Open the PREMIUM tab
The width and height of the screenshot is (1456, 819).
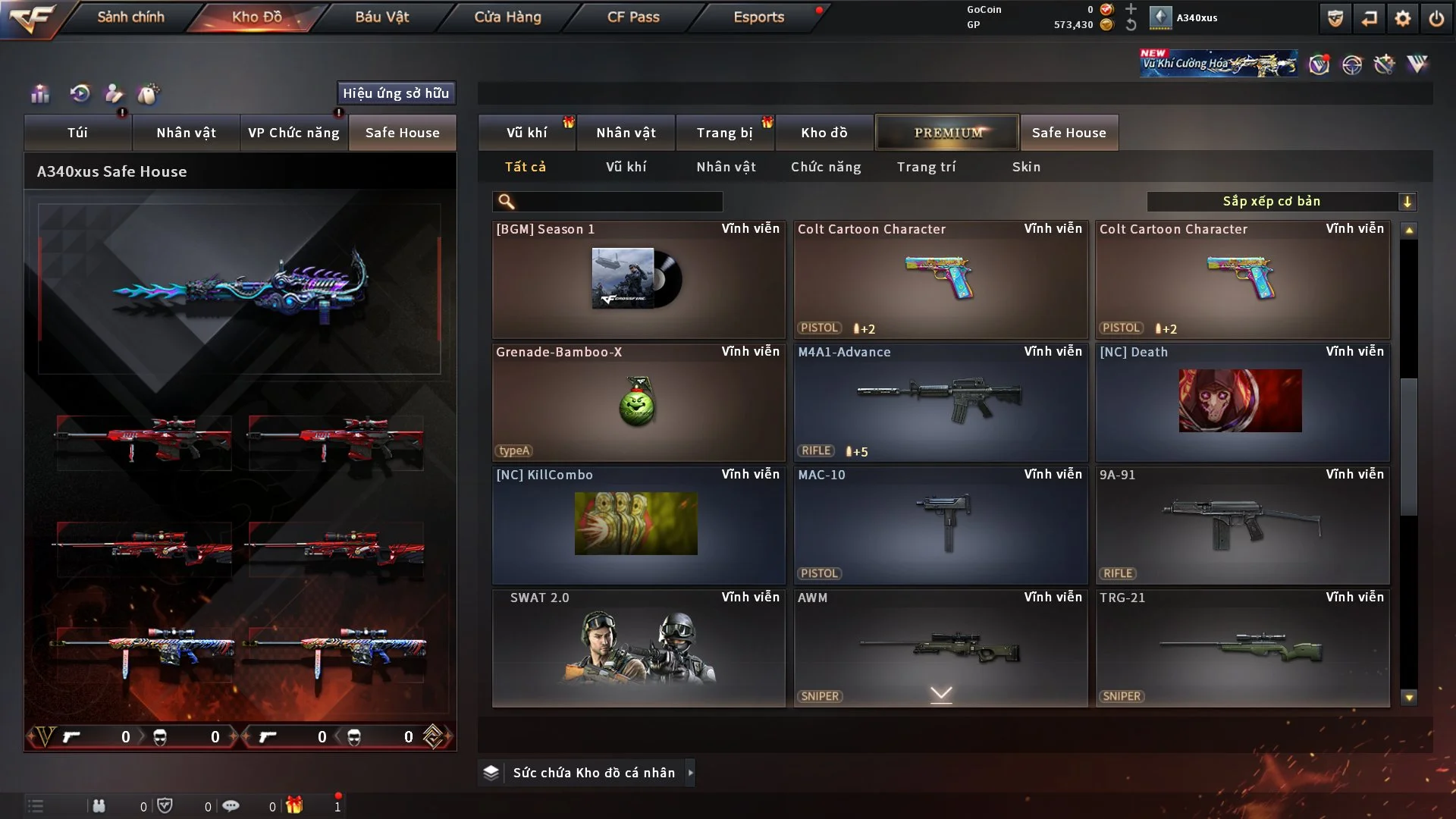[x=947, y=133]
